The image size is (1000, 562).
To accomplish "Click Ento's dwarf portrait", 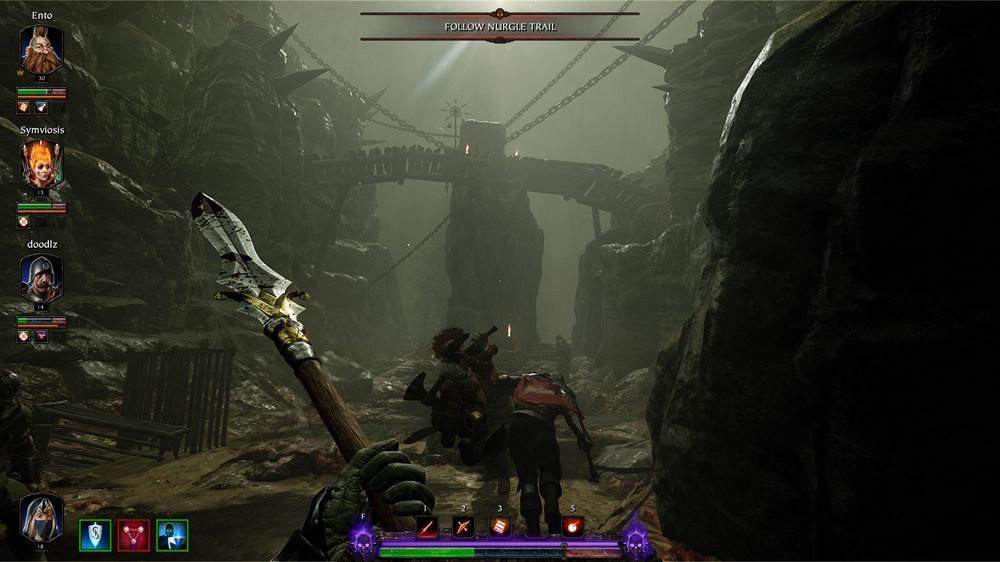I will tap(42, 49).
